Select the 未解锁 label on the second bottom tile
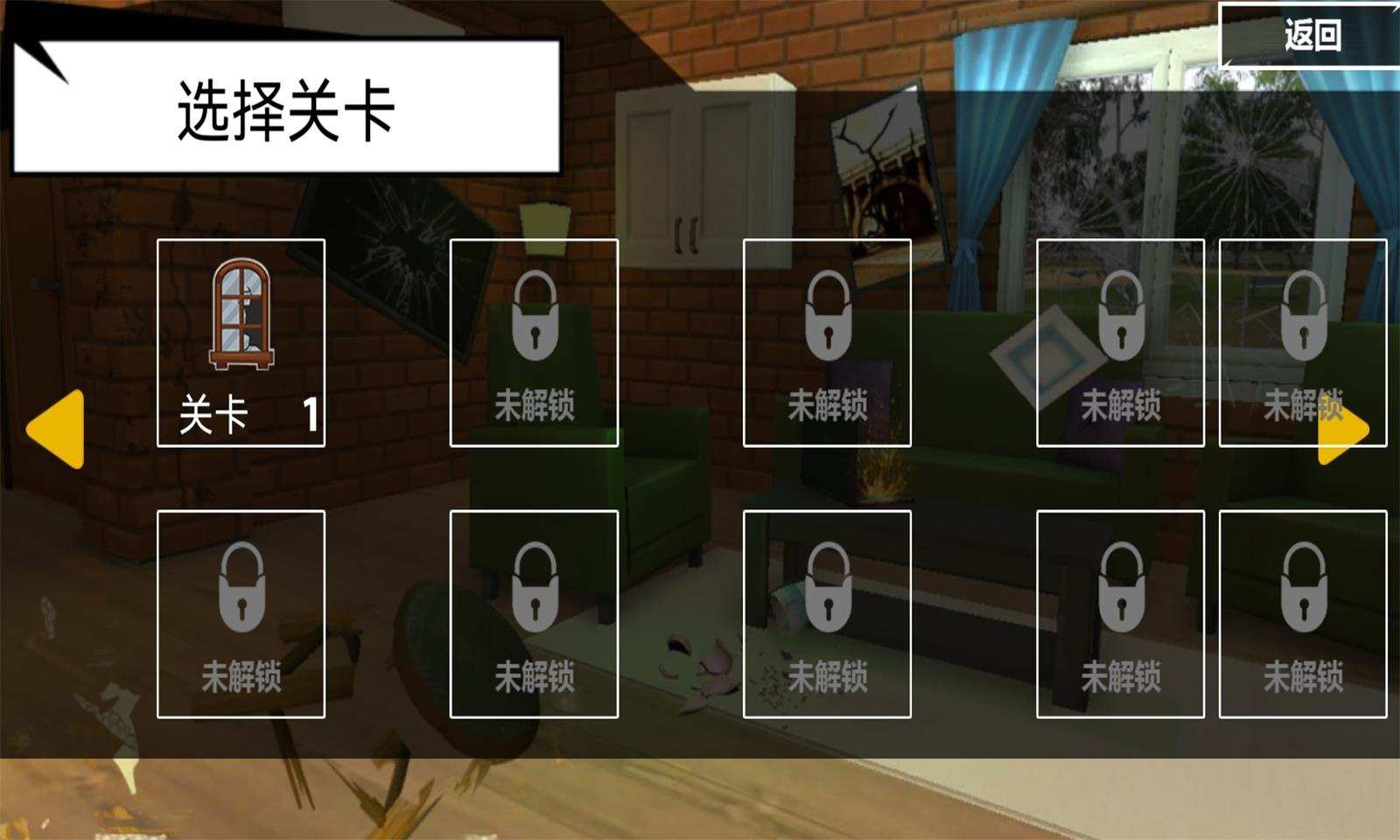Image resolution: width=1400 pixels, height=840 pixels. [x=535, y=674]
